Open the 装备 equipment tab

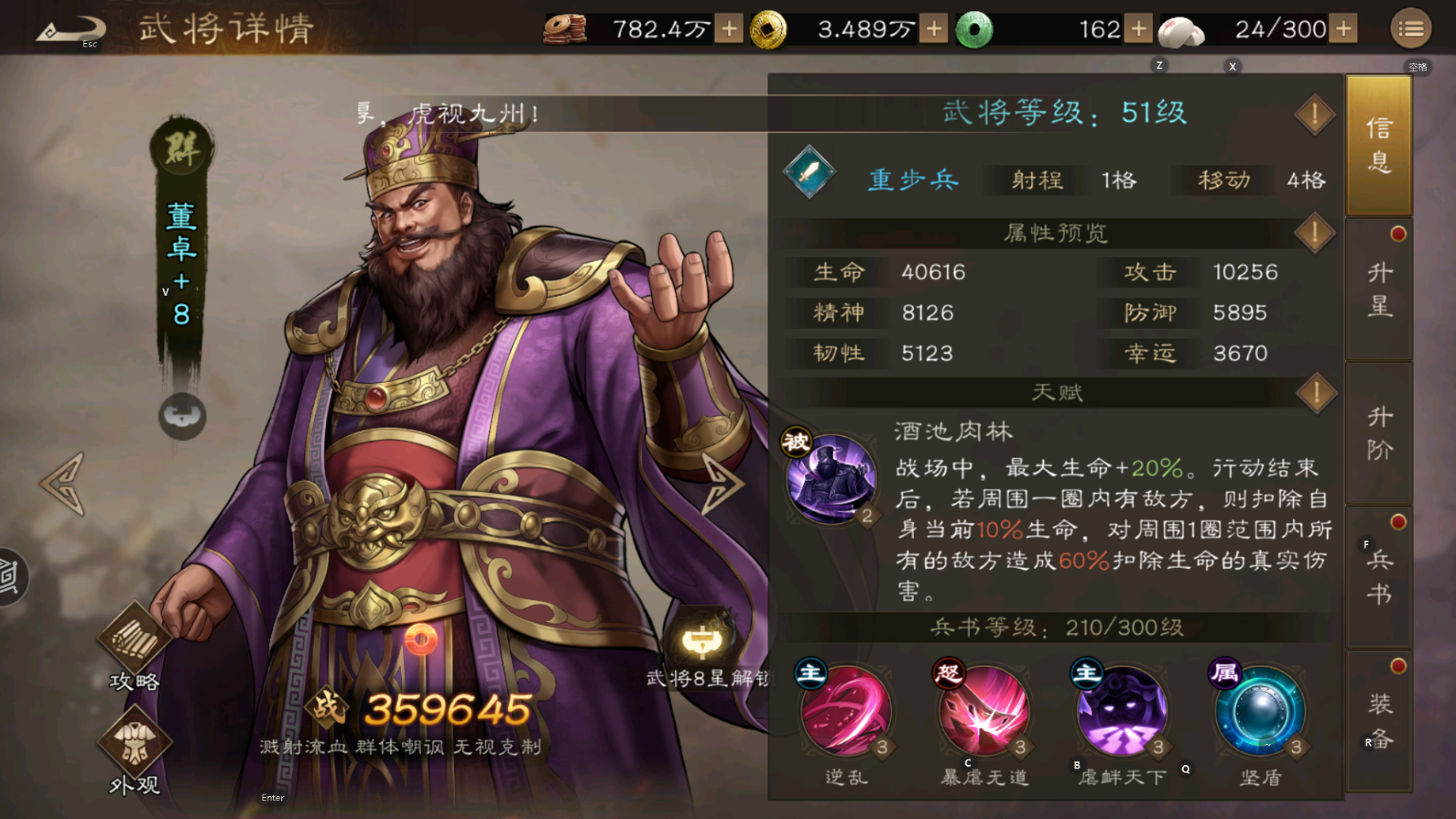[x=1379, y=721]
